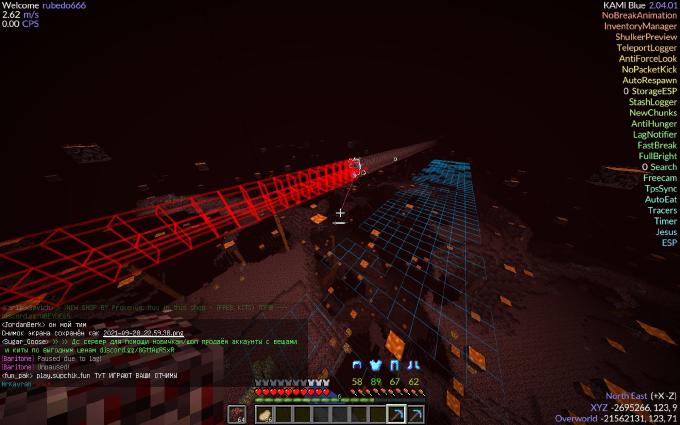Click the play.supchik.fun server address in chat

(x=65, y=373)
